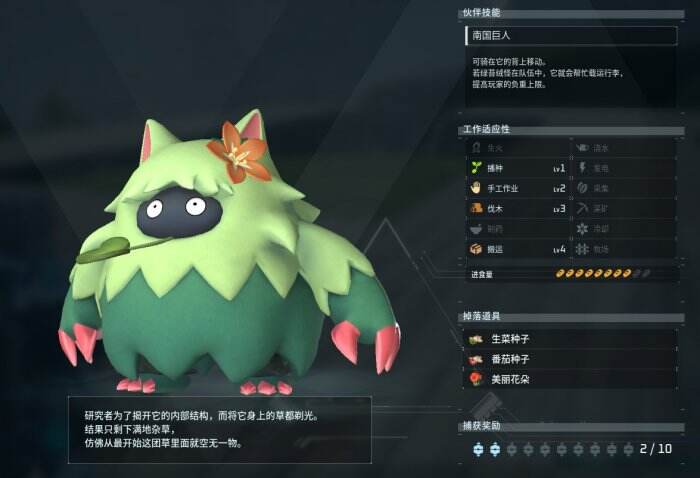
Task: Choose the 美丽花朵 drop item
Action: pos(570,379)
